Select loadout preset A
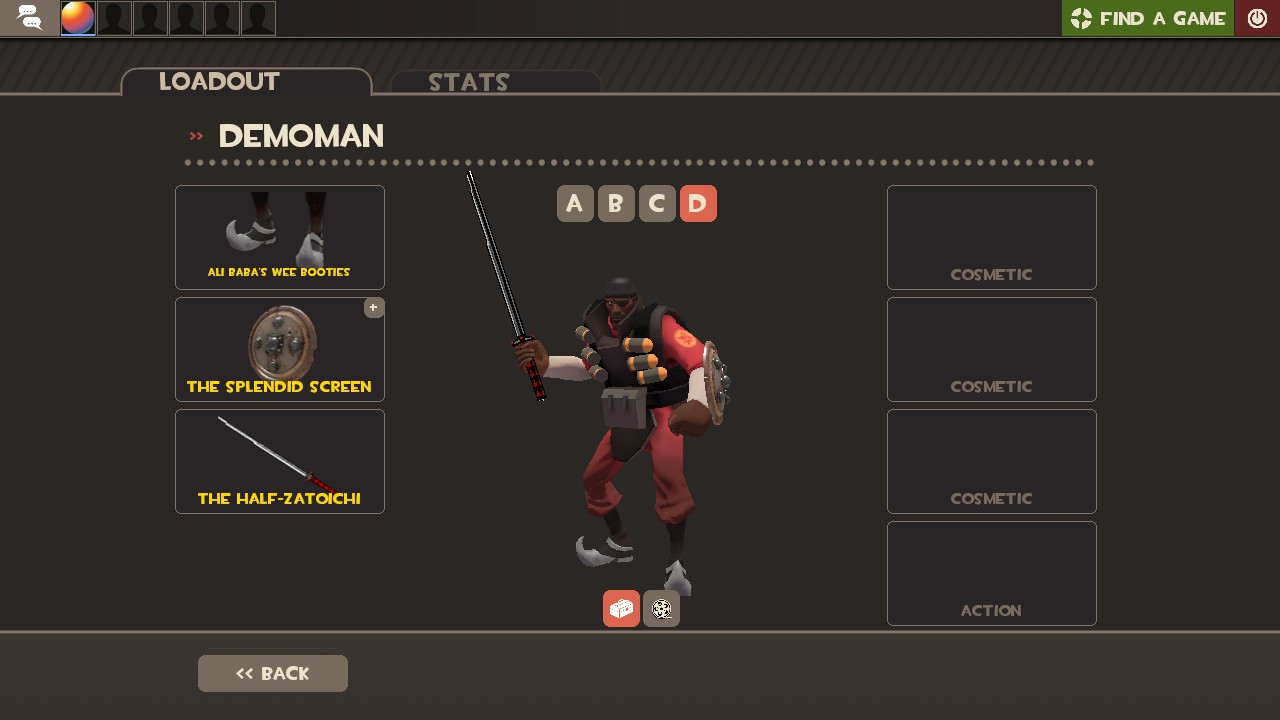 575,203
